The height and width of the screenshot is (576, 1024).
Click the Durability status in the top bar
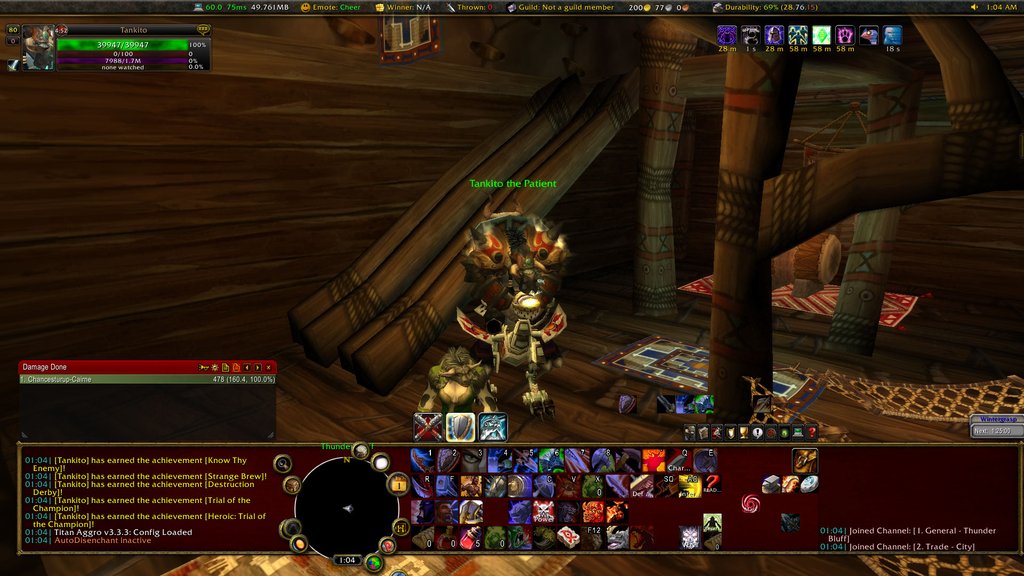tap(771, 7)
